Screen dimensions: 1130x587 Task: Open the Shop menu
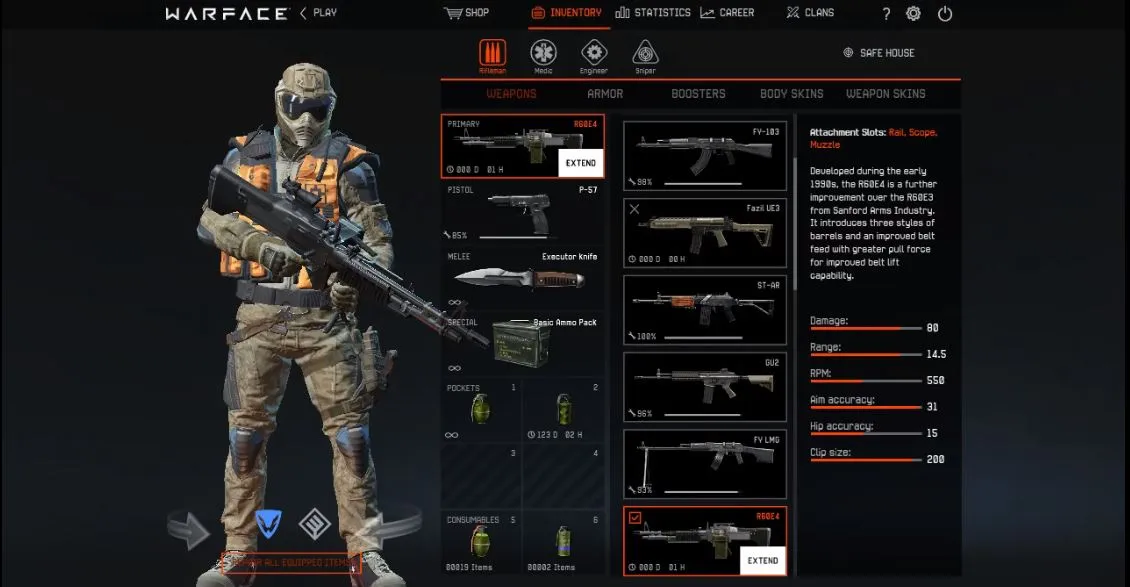[x=467, y=13]
